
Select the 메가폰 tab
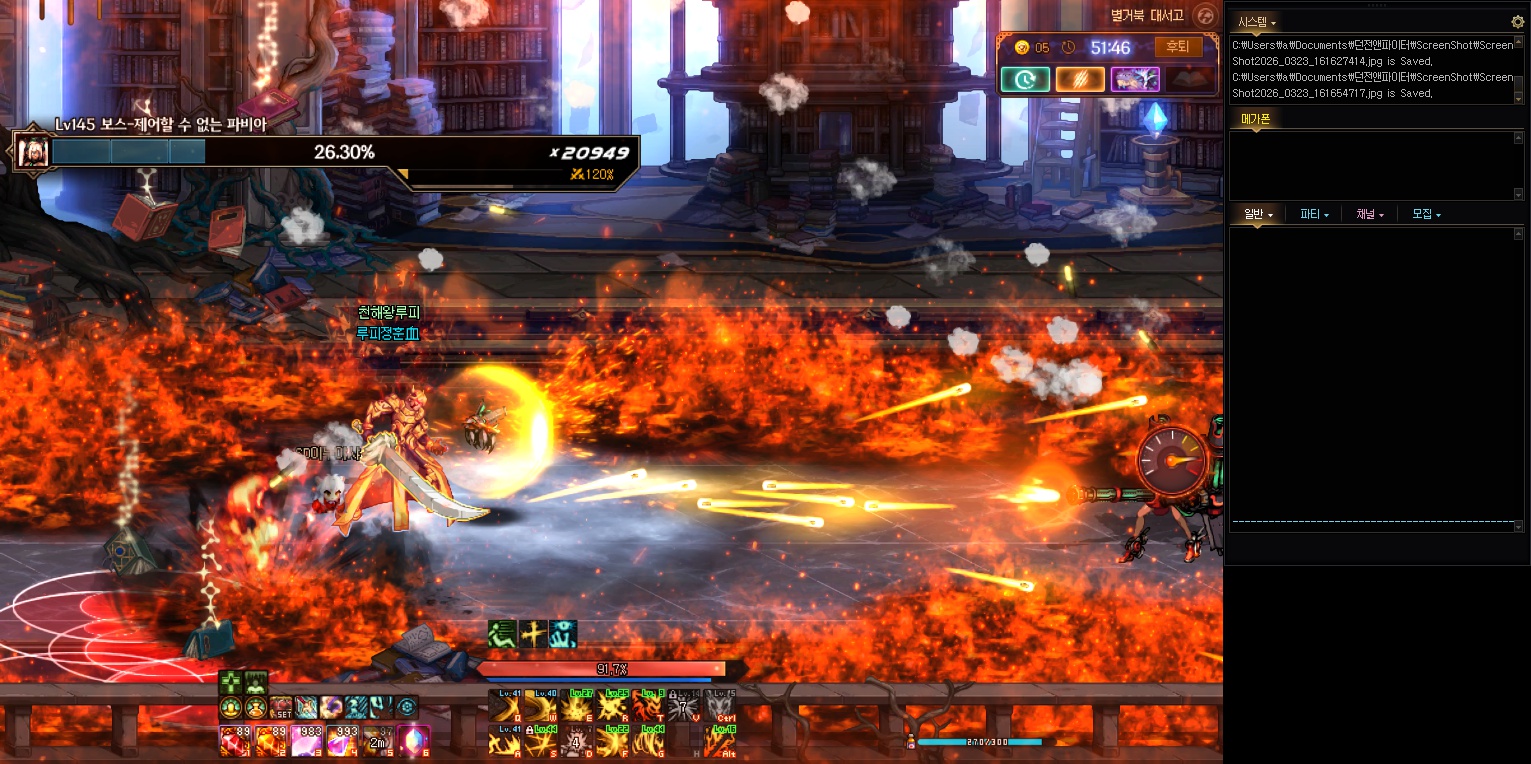pos(1255,119)
